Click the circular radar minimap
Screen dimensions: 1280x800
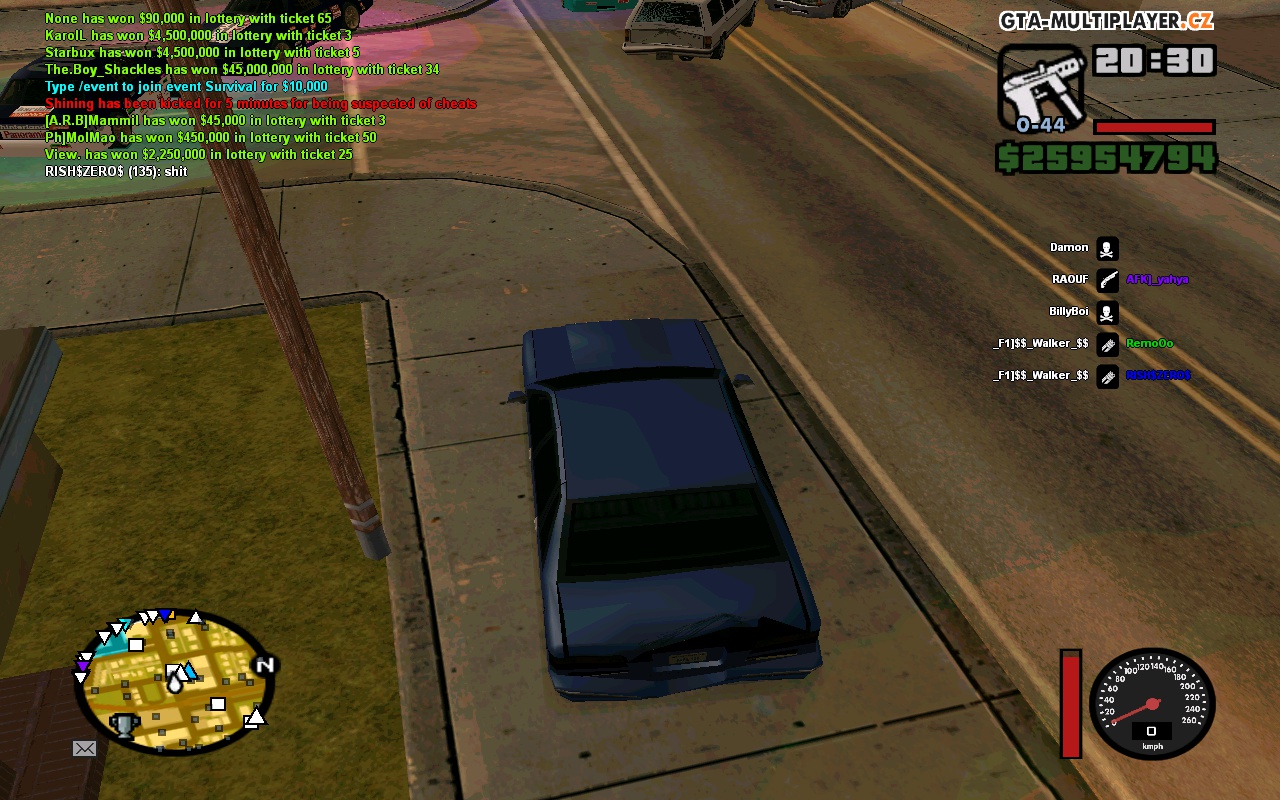174,682
